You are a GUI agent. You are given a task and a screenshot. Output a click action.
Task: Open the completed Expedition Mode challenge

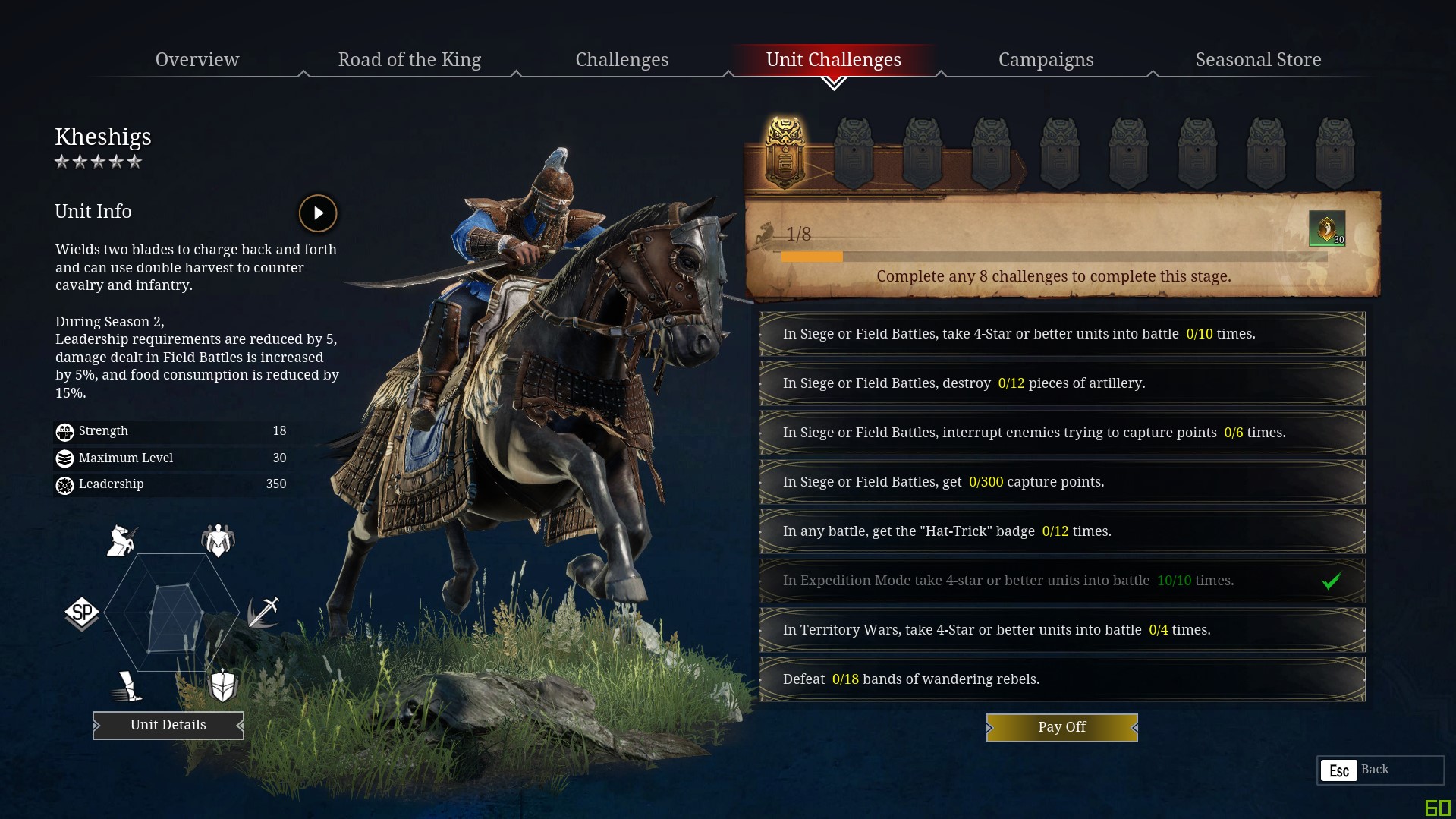pyautogui.click(x=1061, y=581)
